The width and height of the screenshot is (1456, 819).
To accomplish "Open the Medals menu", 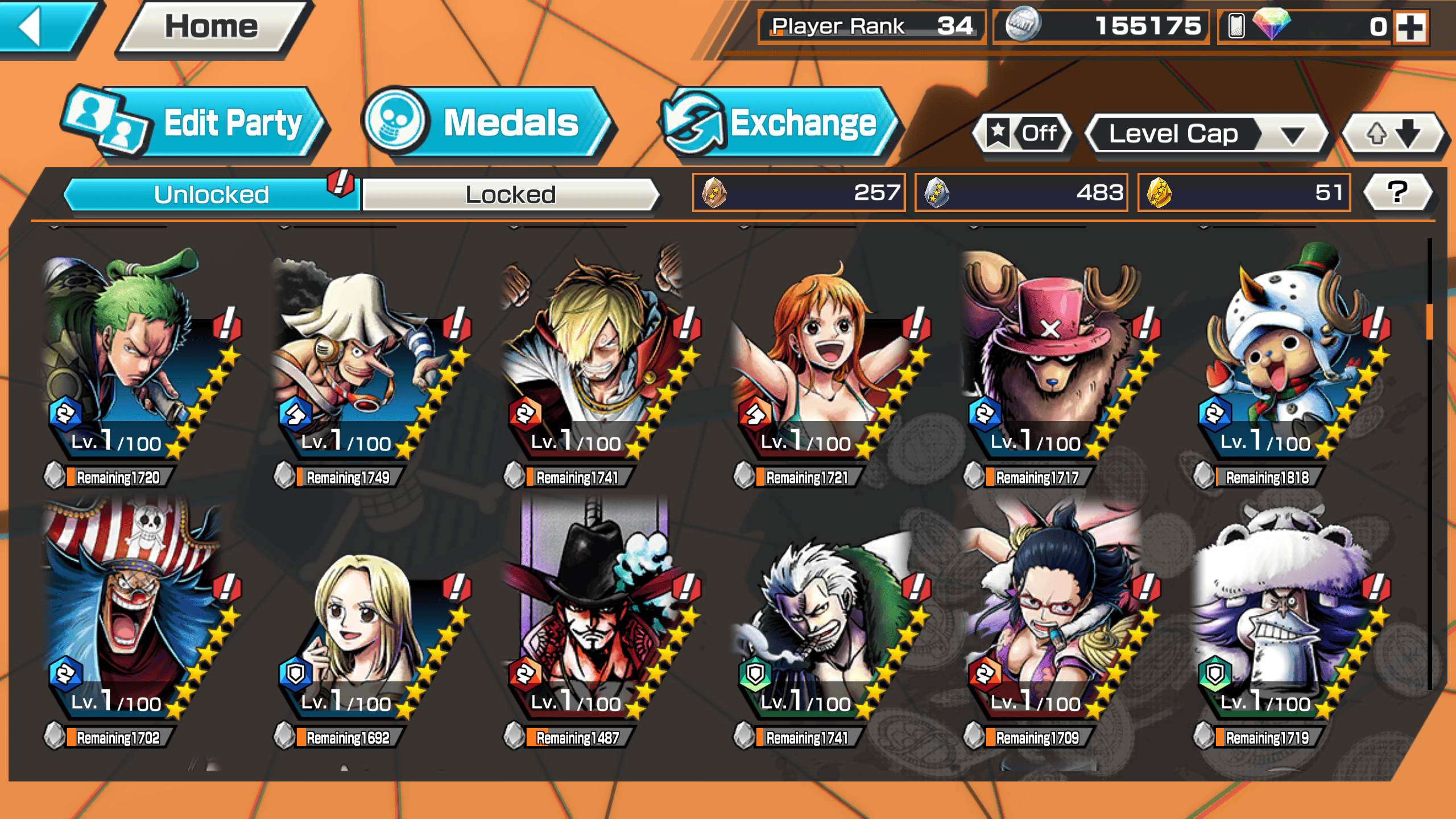I will click(489, 122).
